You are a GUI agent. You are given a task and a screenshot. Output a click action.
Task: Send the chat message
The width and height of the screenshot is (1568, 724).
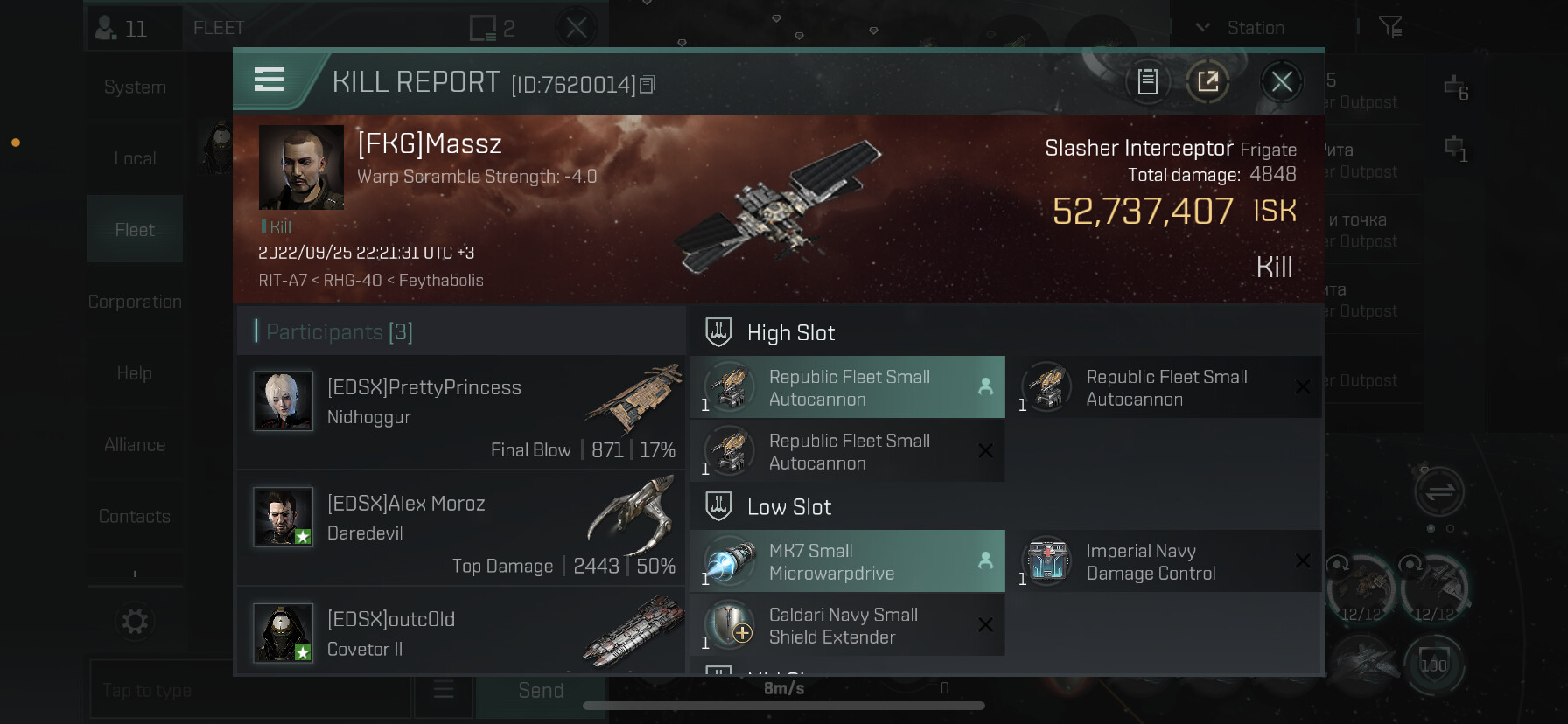click(x=541, y=691)
